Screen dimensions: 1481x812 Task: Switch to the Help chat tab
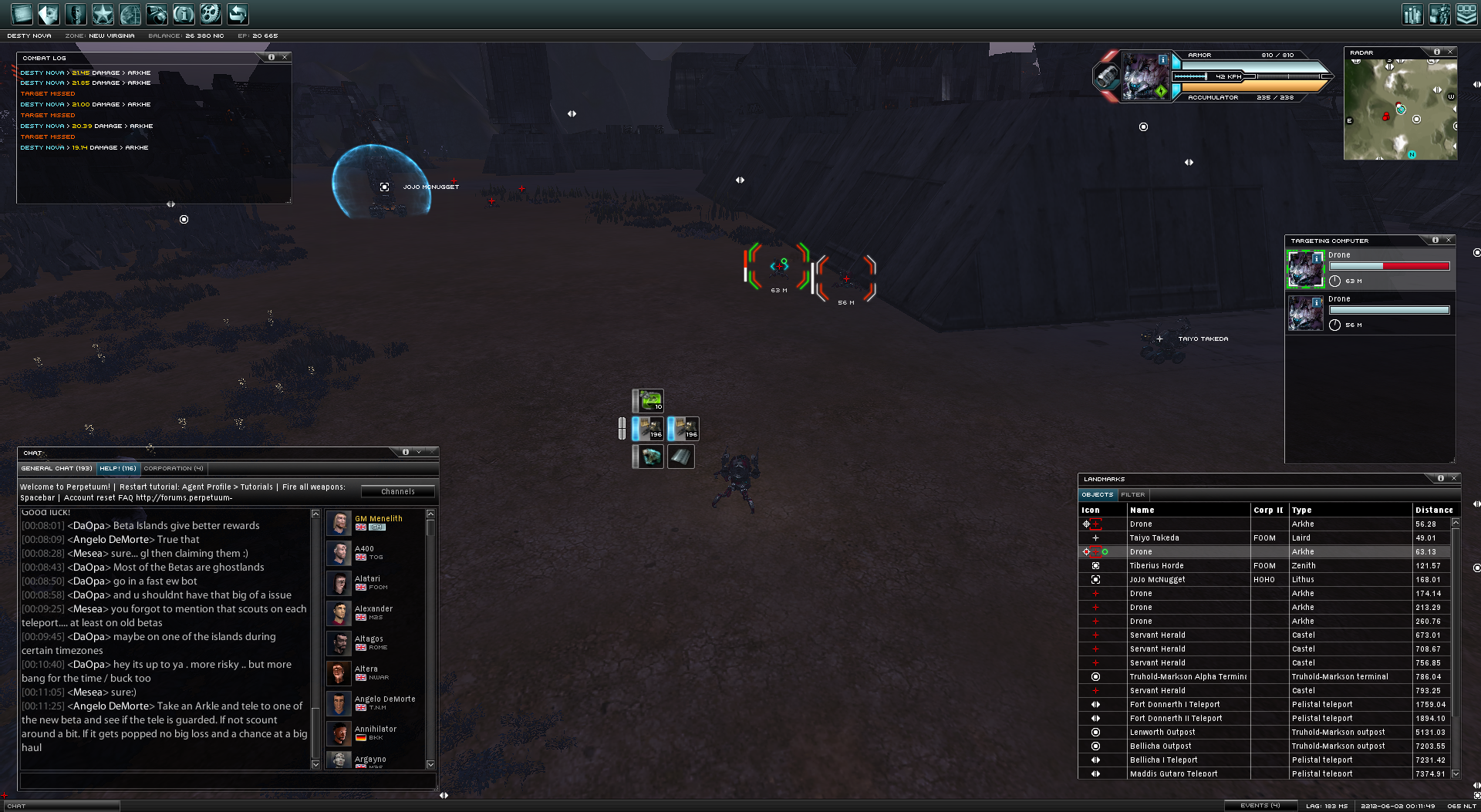(x=118, y=468)
